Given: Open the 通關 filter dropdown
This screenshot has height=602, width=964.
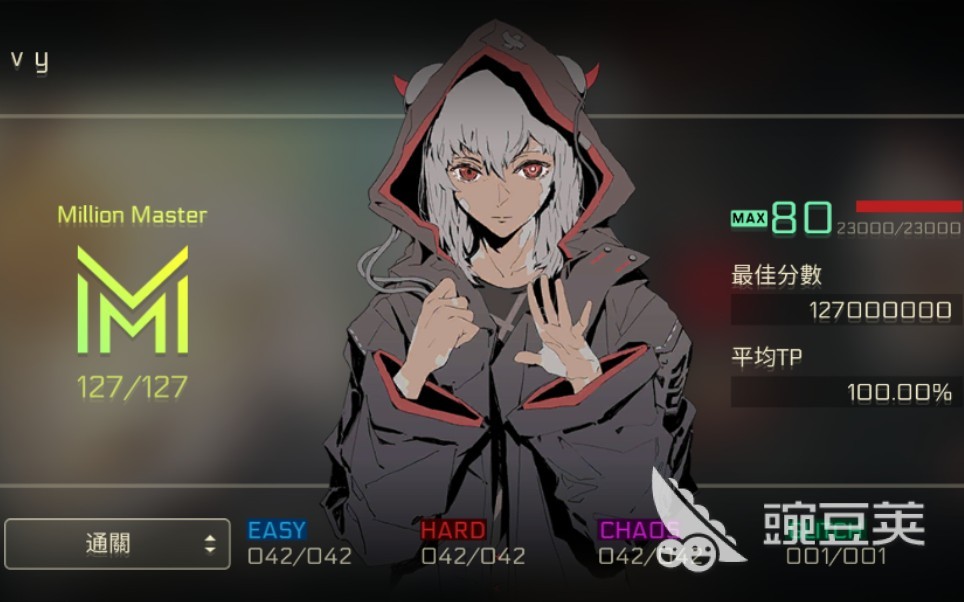Looking at the screenshot, I should (118, 544).
